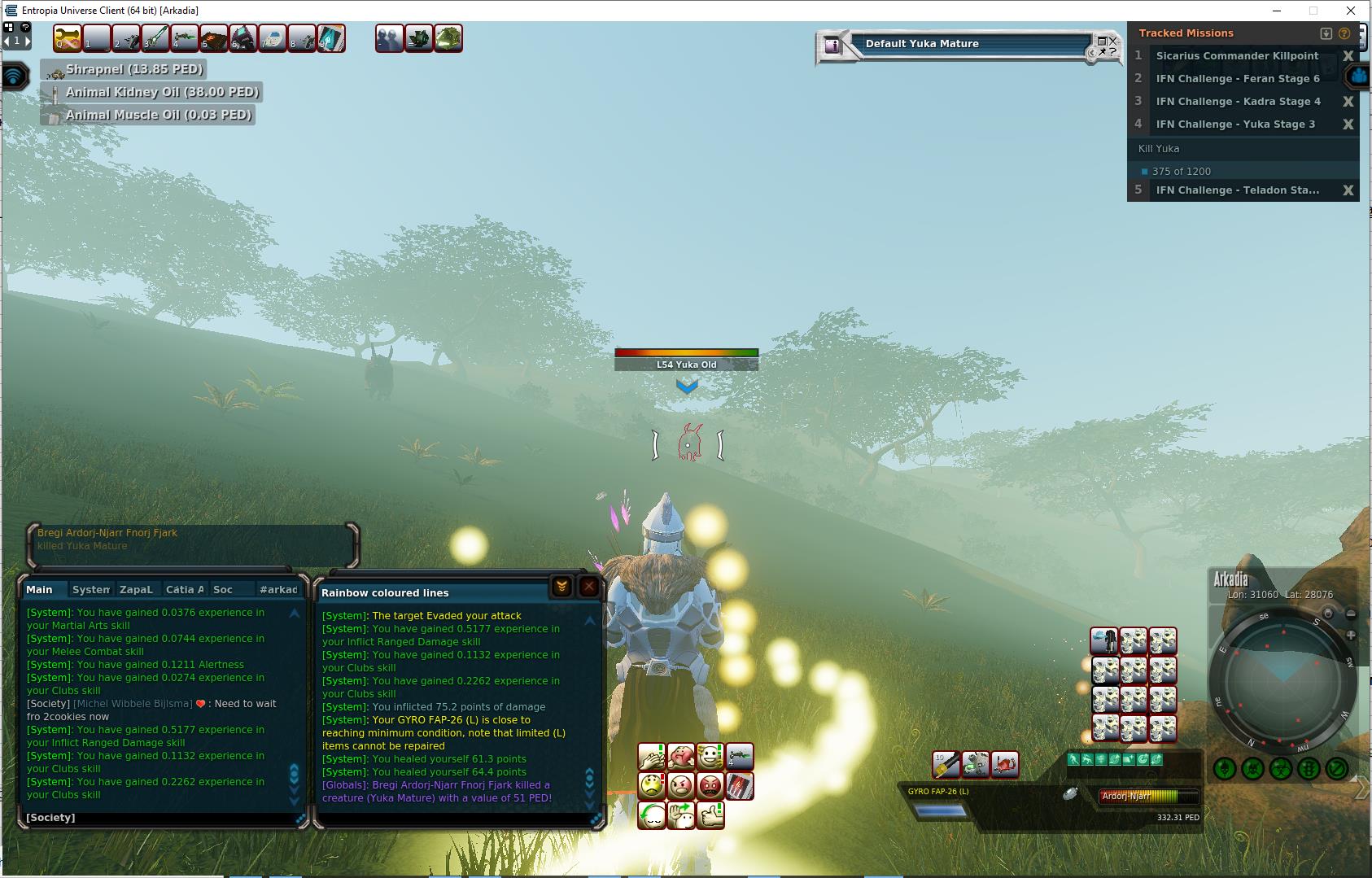
Task: Open the Soc chat tab
Action: (x=222, y=590)
